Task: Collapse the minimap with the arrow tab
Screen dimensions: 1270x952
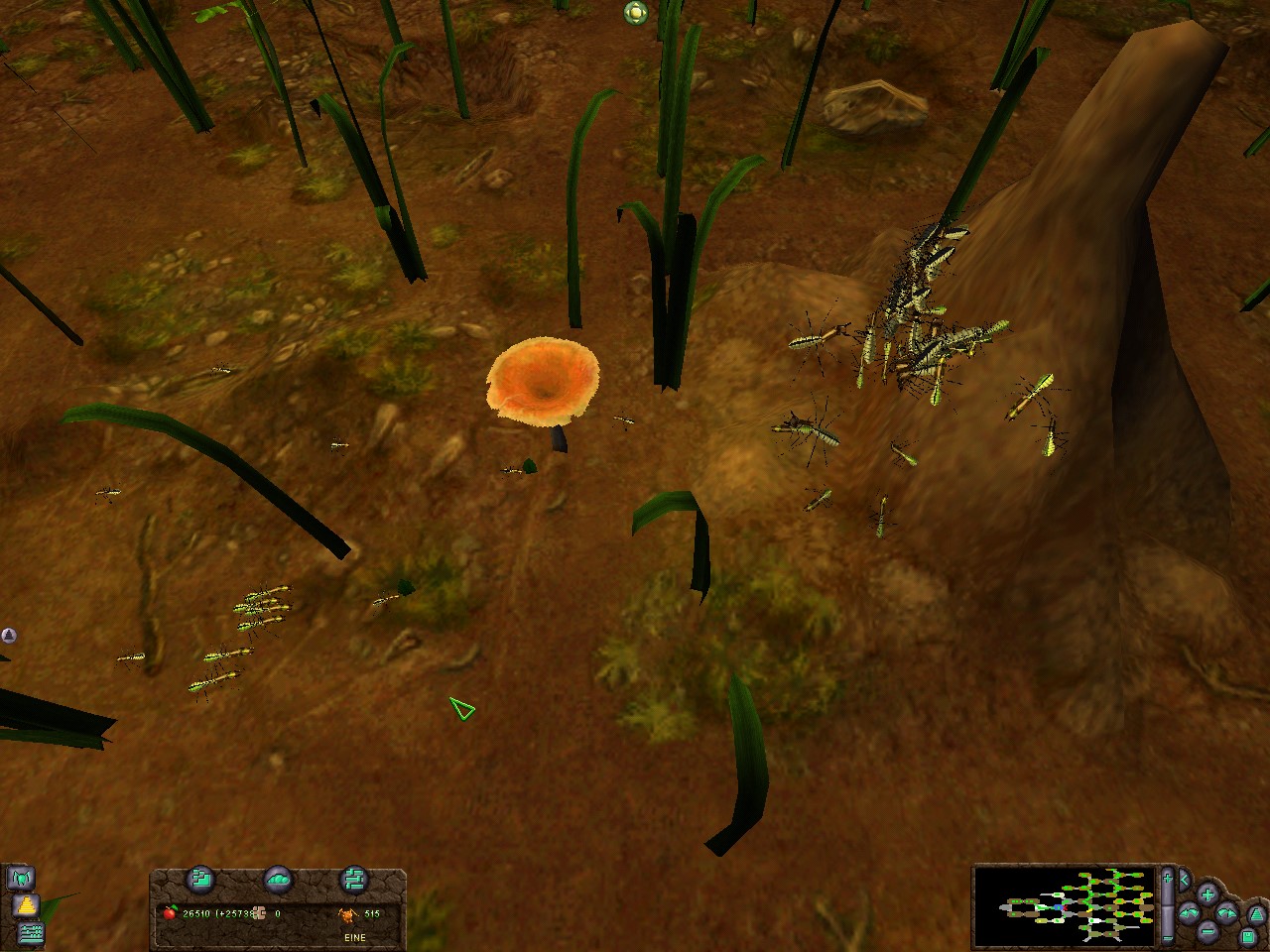Action: pos(1185,879)
